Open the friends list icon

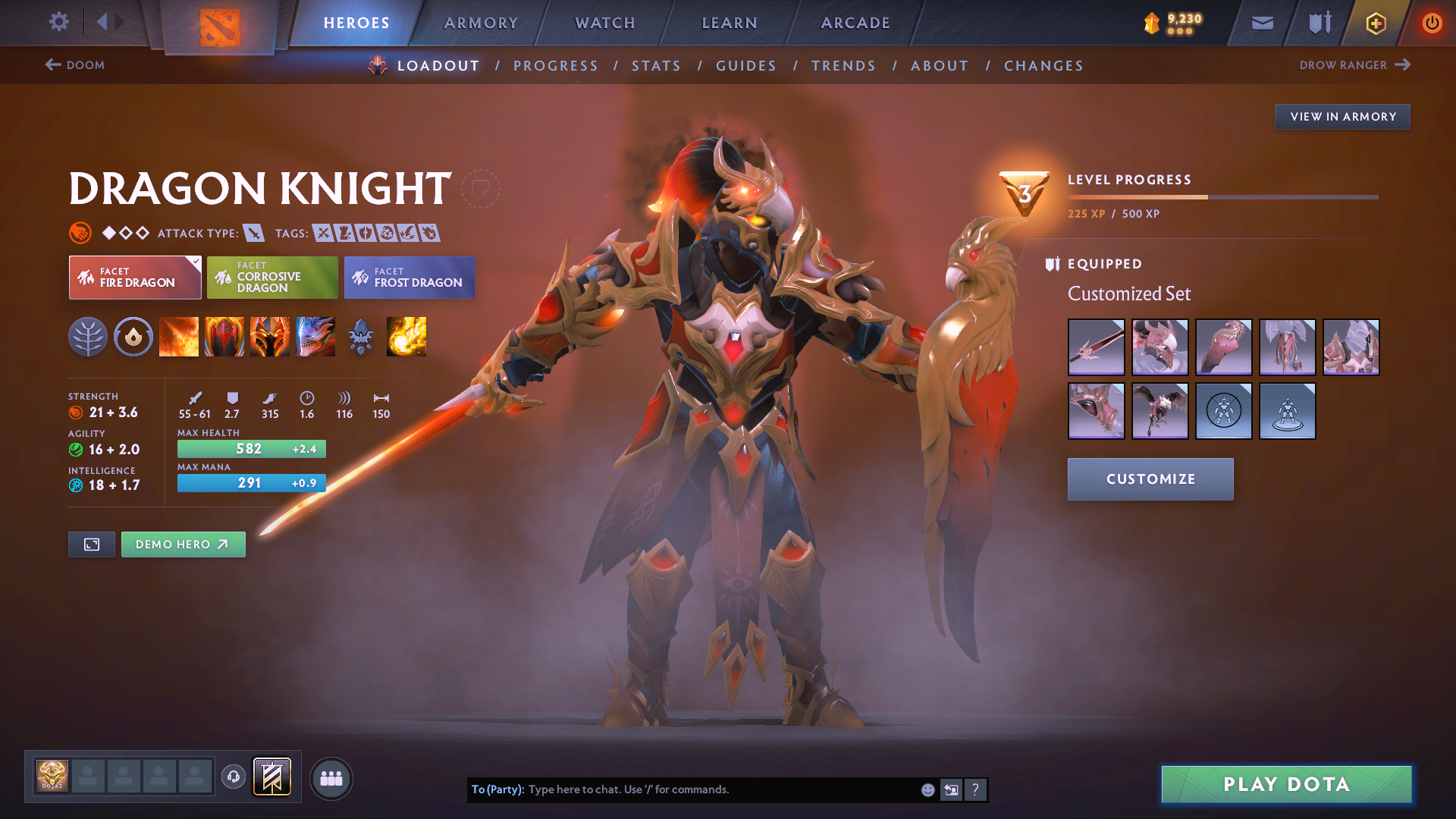coord(331,778)
